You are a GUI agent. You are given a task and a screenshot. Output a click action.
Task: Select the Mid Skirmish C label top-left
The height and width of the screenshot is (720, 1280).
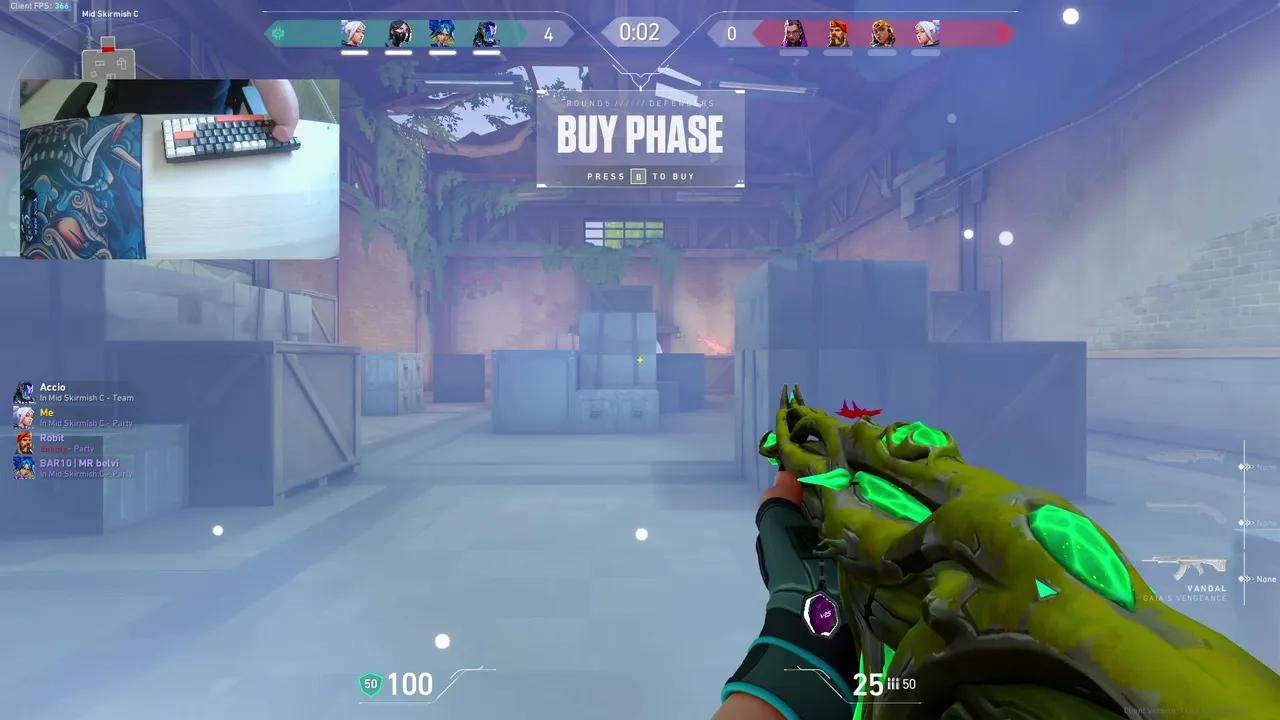(x=111, y=13)
